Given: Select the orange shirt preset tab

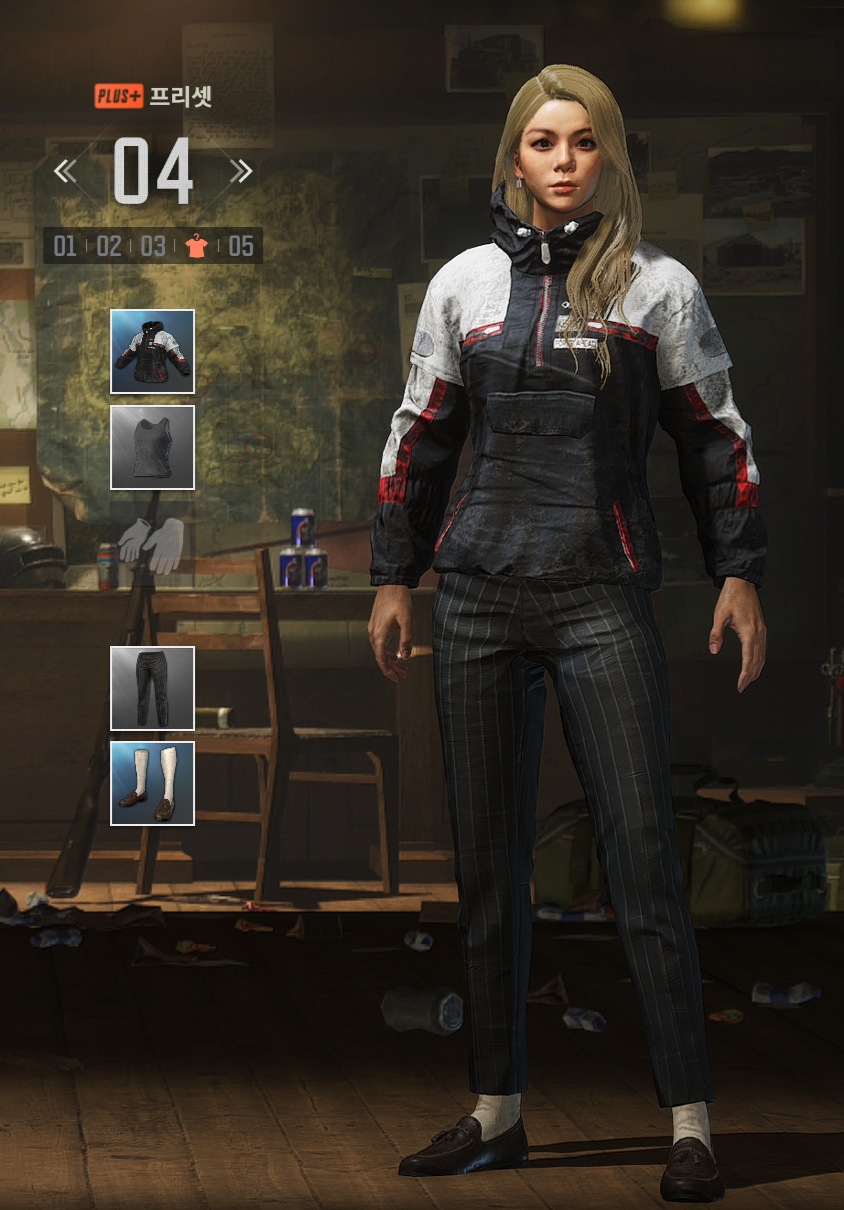Looking at the screenshot, I should 197,246.
